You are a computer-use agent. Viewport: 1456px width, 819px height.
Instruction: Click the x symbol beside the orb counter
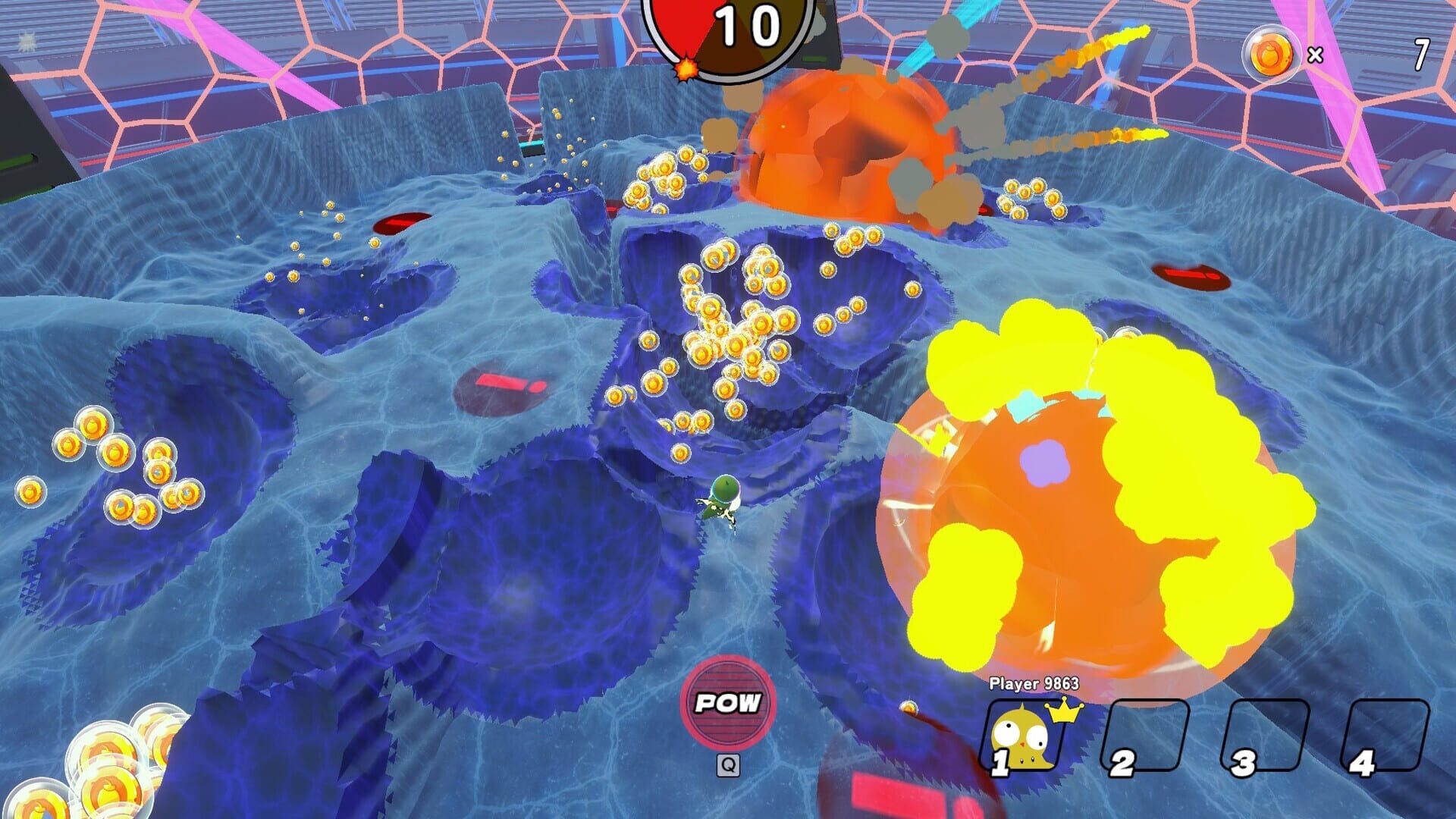click(1315, 55)
